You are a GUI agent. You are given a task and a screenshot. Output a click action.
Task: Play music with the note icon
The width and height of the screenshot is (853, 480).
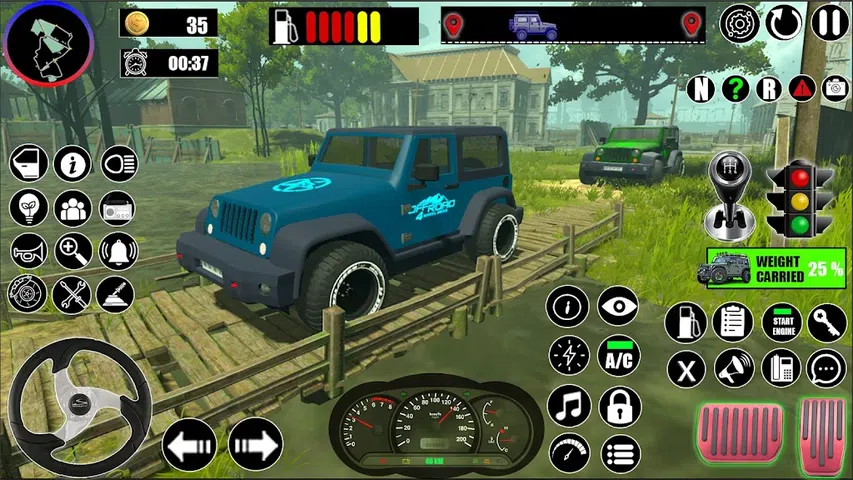(x=569, y=406)
